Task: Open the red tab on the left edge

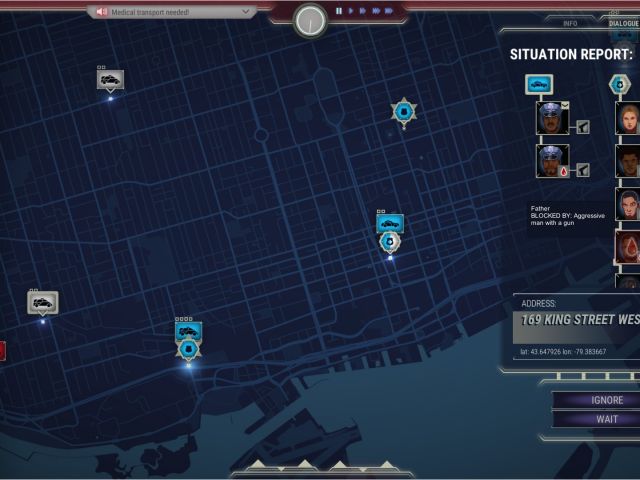Action: [x=2, y=350]
